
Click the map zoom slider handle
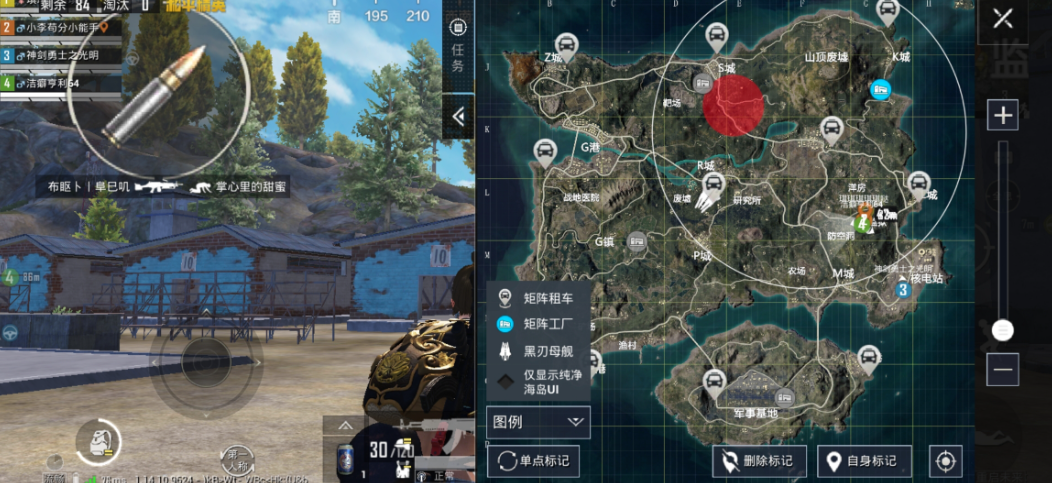pyautogui.click(x=1002, y=329)
